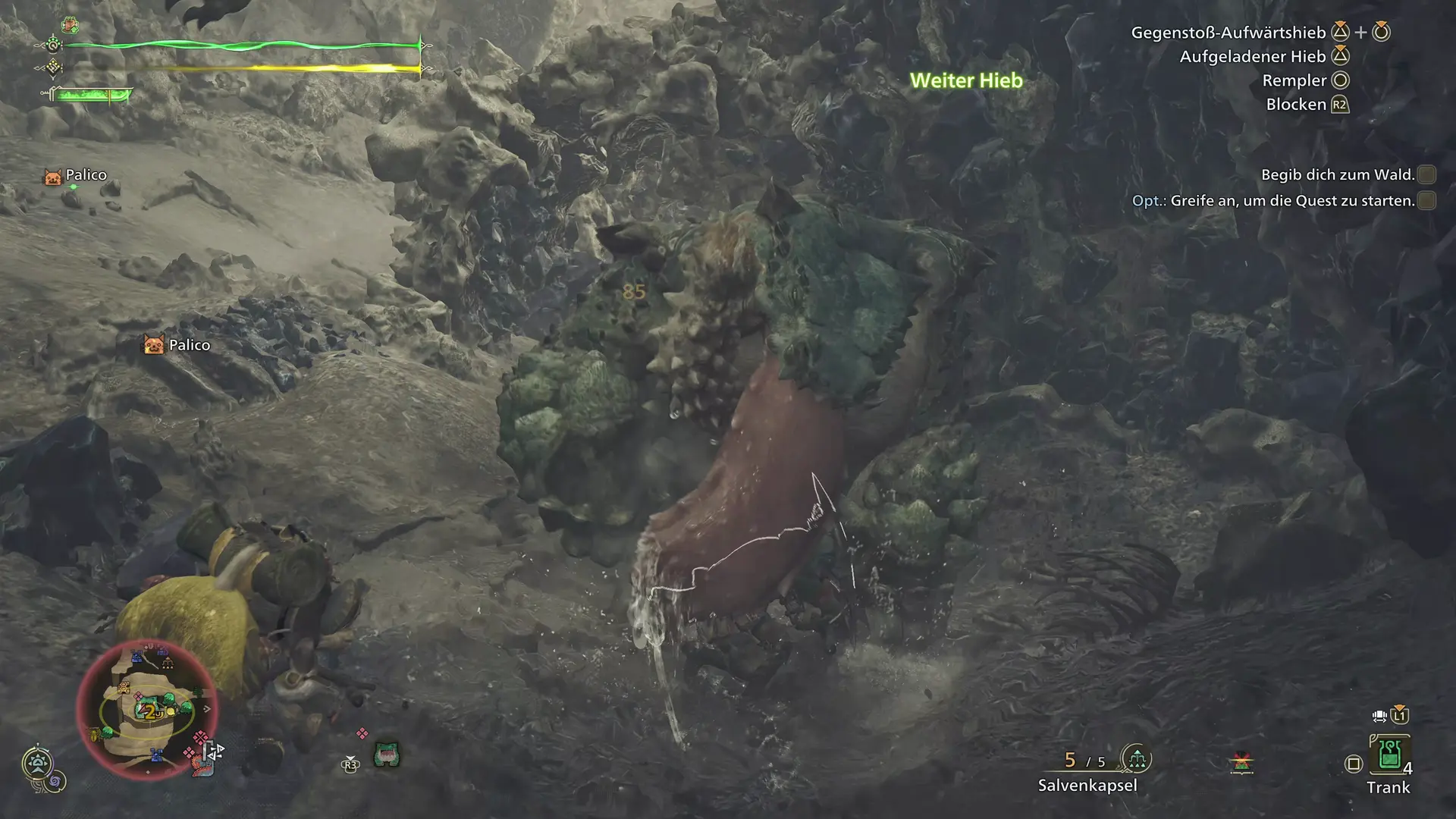The height and width of the screenshot is (819, 1456).
Task: Click the yellow beetle marker on the minimap
Action: click(95, 734)
